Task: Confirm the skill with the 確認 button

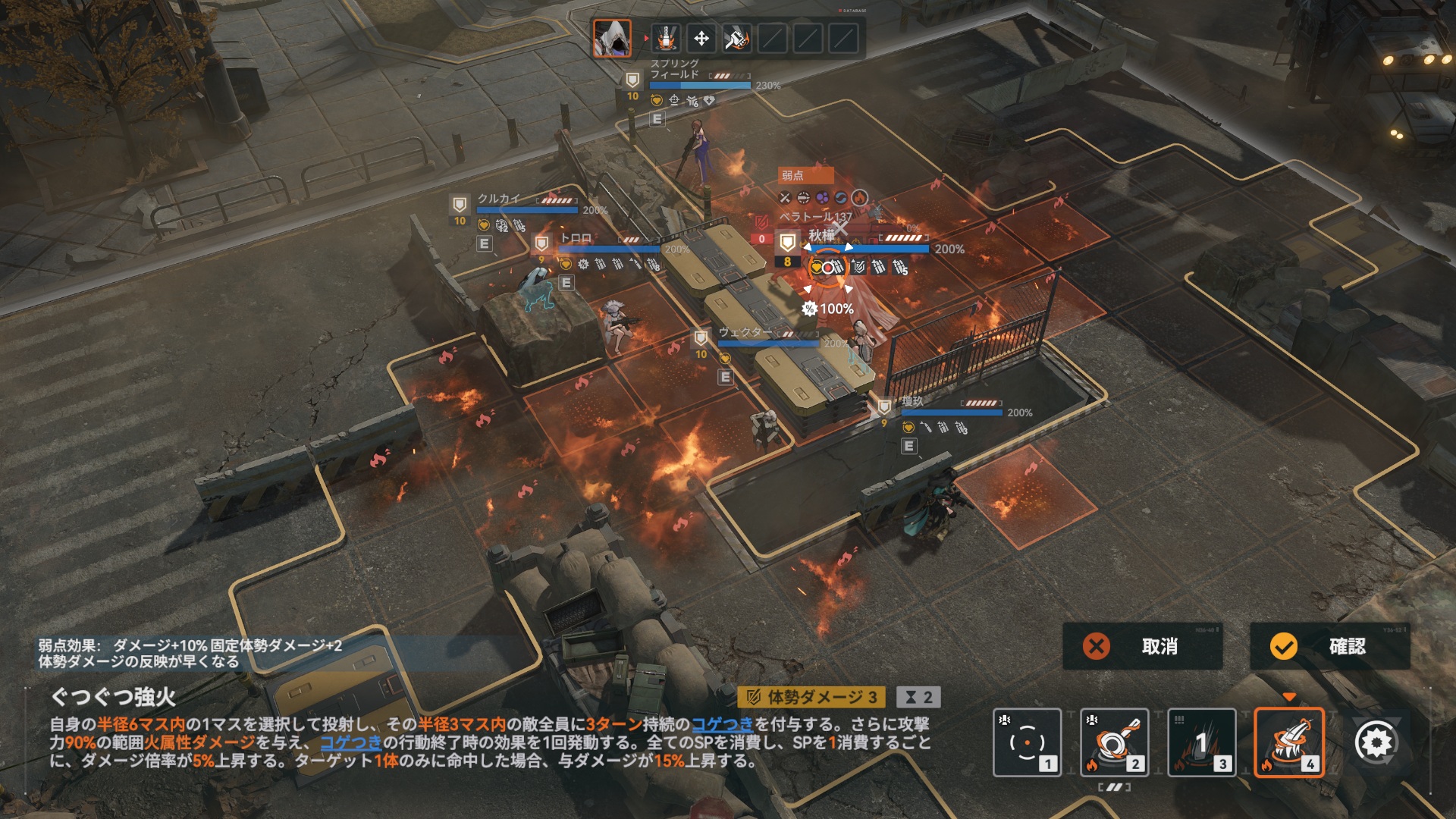Action: click(1330, 646)
